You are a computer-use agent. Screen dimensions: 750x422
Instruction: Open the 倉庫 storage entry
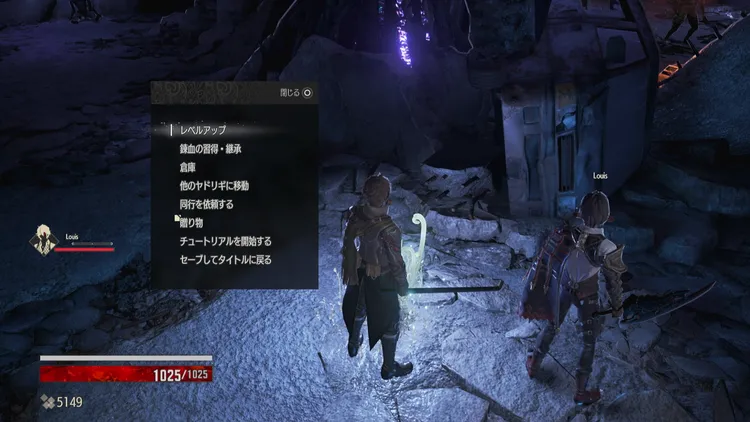[x=189, y=167]
